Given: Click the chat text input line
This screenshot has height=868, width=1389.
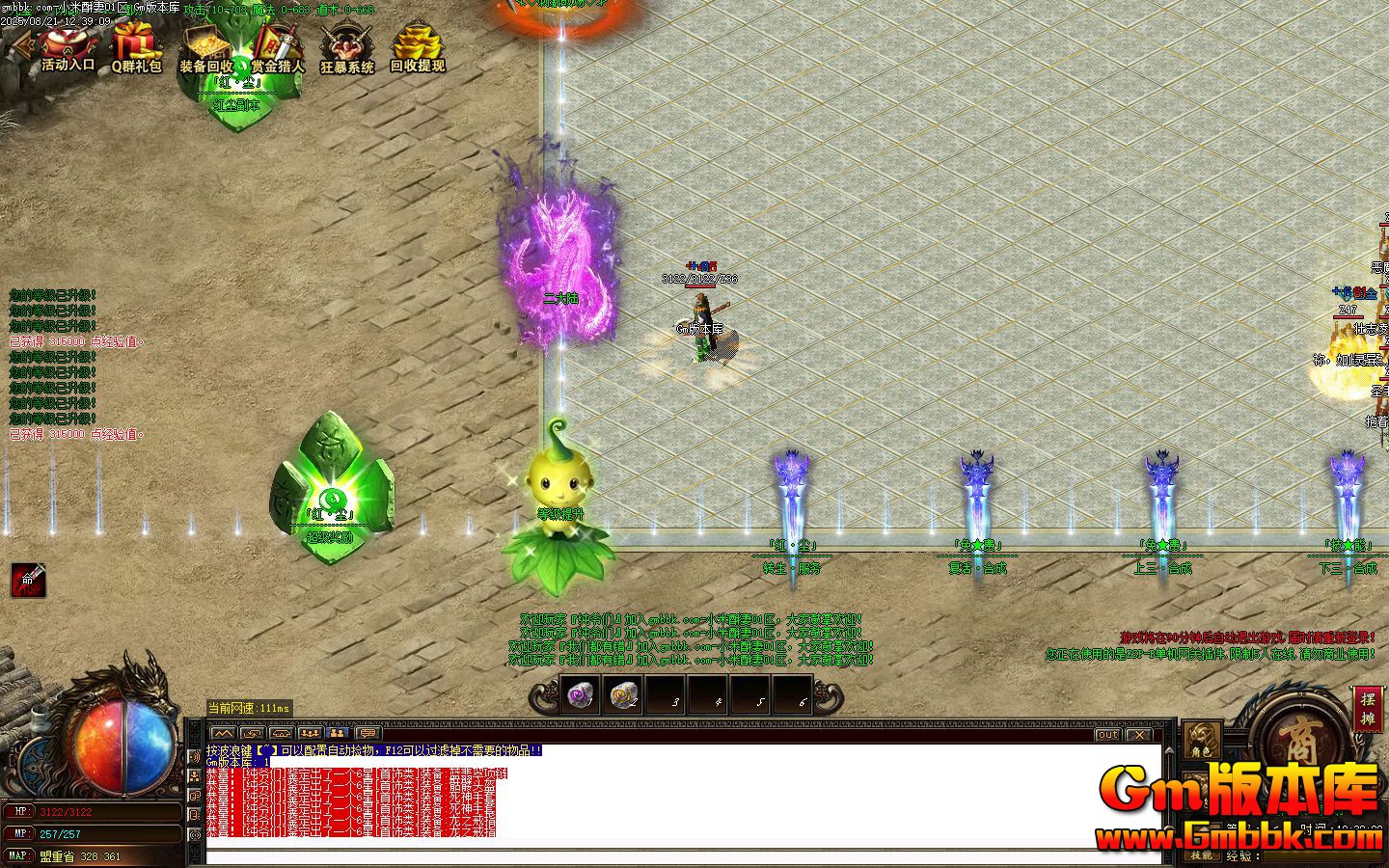Looking at the screenshot, I should [x=675, y=856].
